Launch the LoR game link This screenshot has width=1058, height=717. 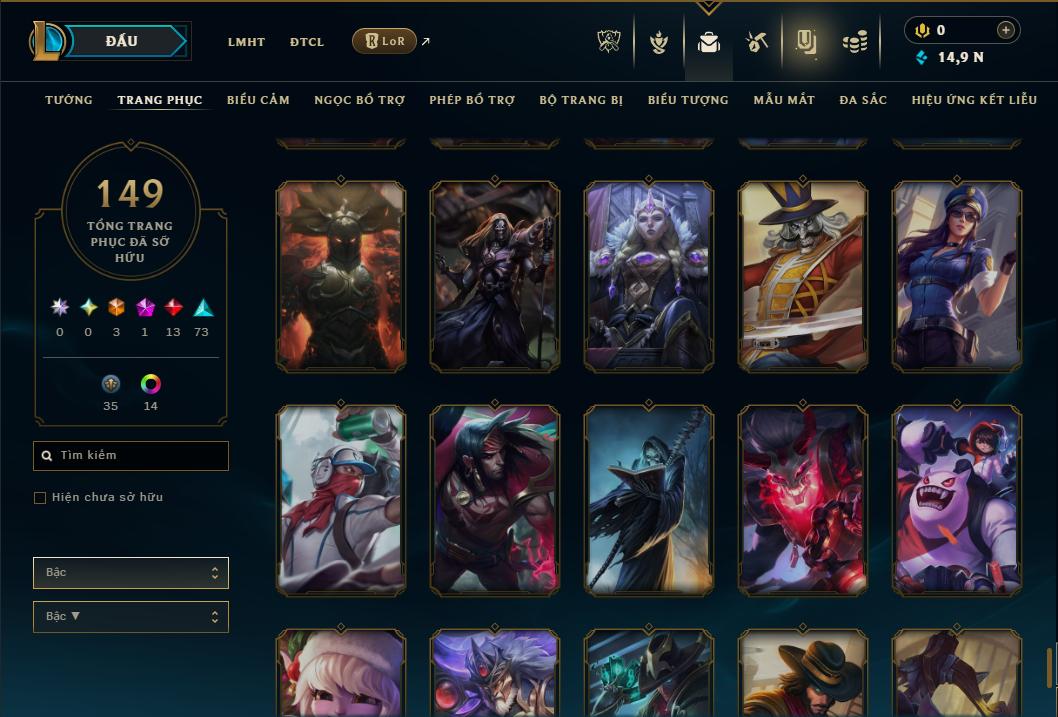click(385, 42)
